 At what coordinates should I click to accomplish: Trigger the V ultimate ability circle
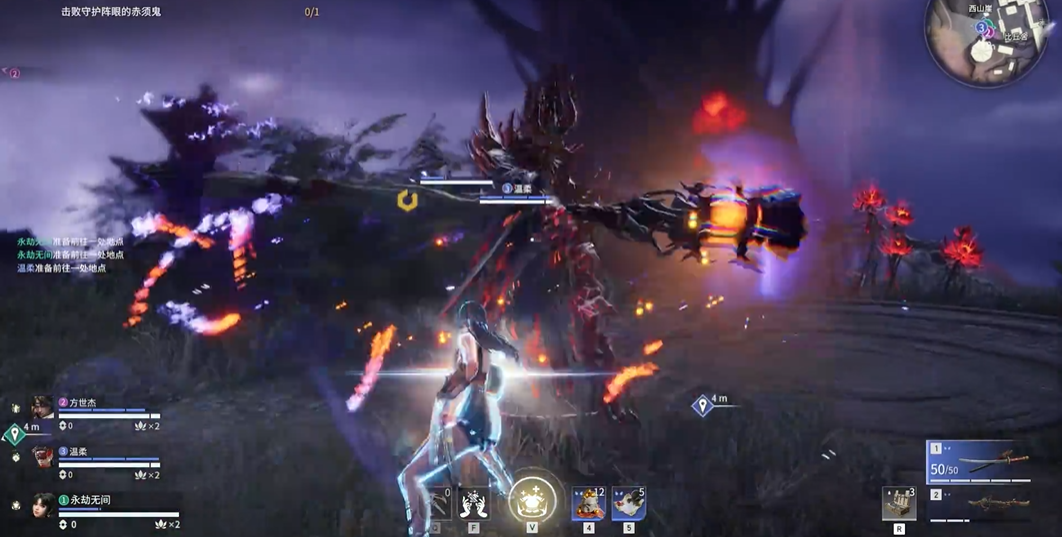pyautogui.click(x=532, y=499)
